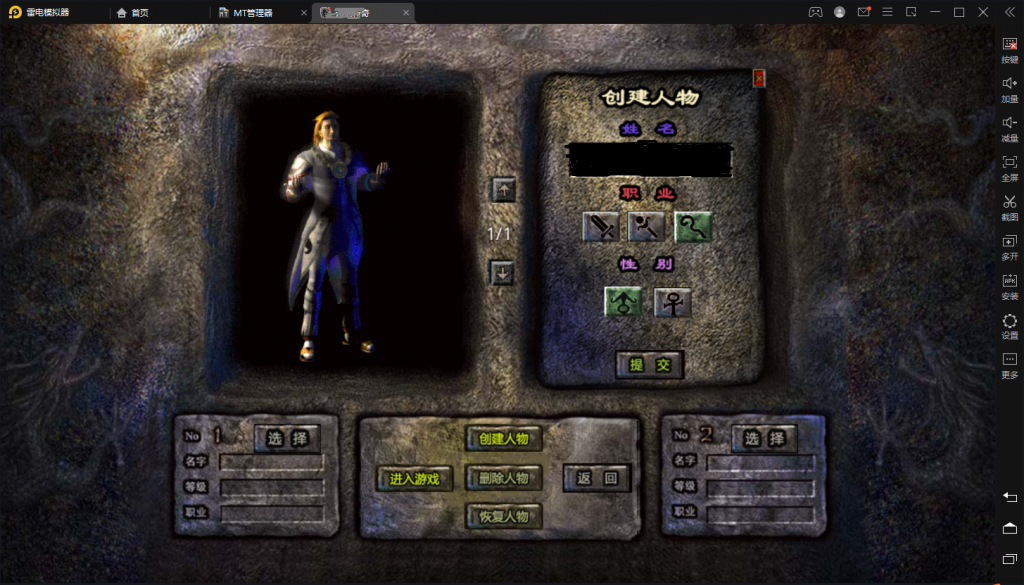Click the down arrow beside the character preview
The image size is (1024, 585).
click(503, 272)
